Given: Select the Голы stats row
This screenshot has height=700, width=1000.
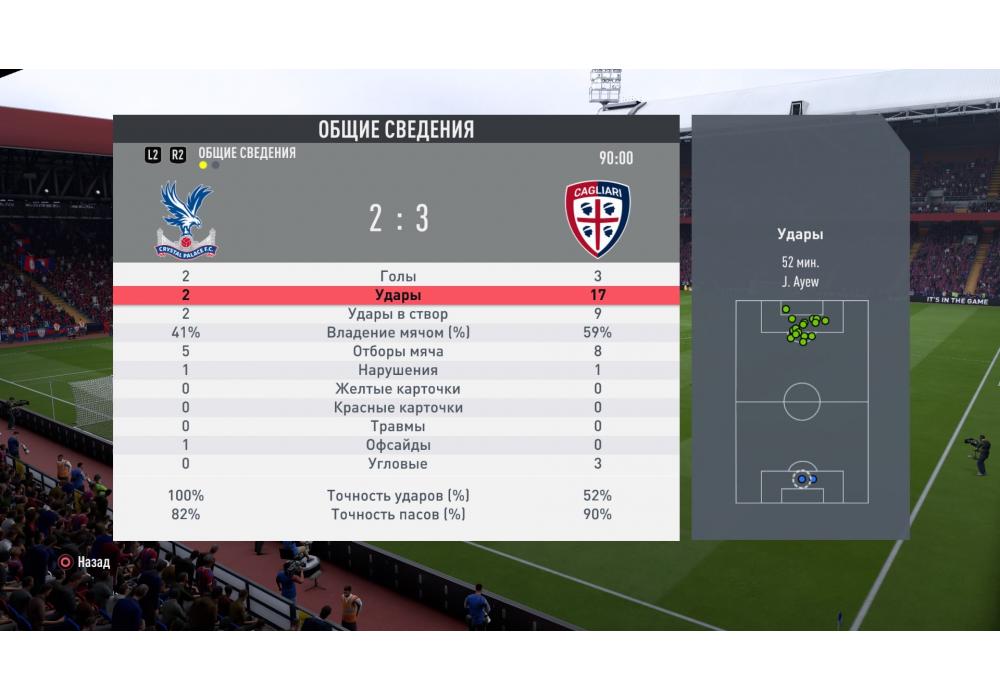Looking at the screenshot, I should coord(398,276).
